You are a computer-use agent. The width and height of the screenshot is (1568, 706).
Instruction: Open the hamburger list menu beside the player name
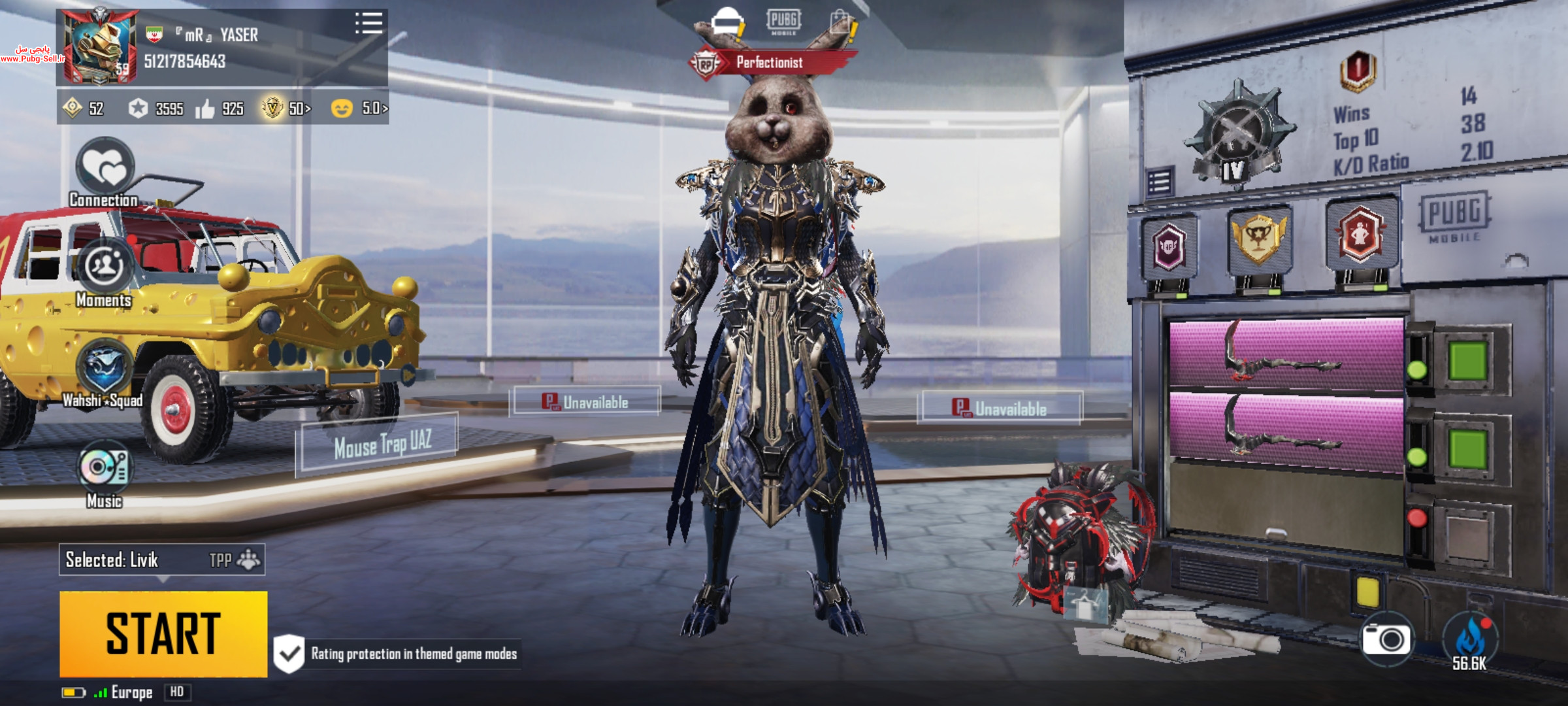coord(368,23)
